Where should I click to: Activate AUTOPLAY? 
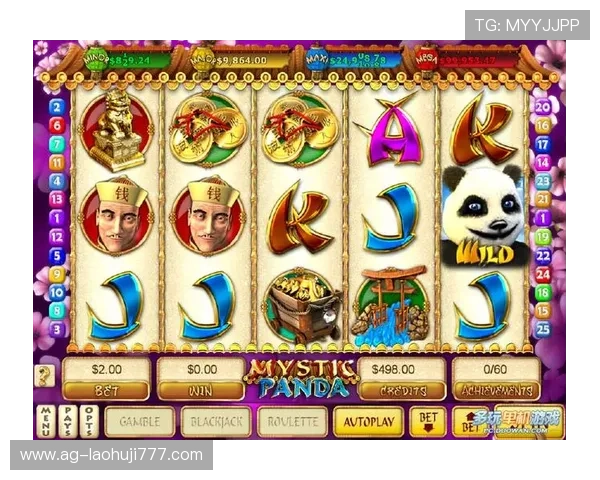pos(368,421)
